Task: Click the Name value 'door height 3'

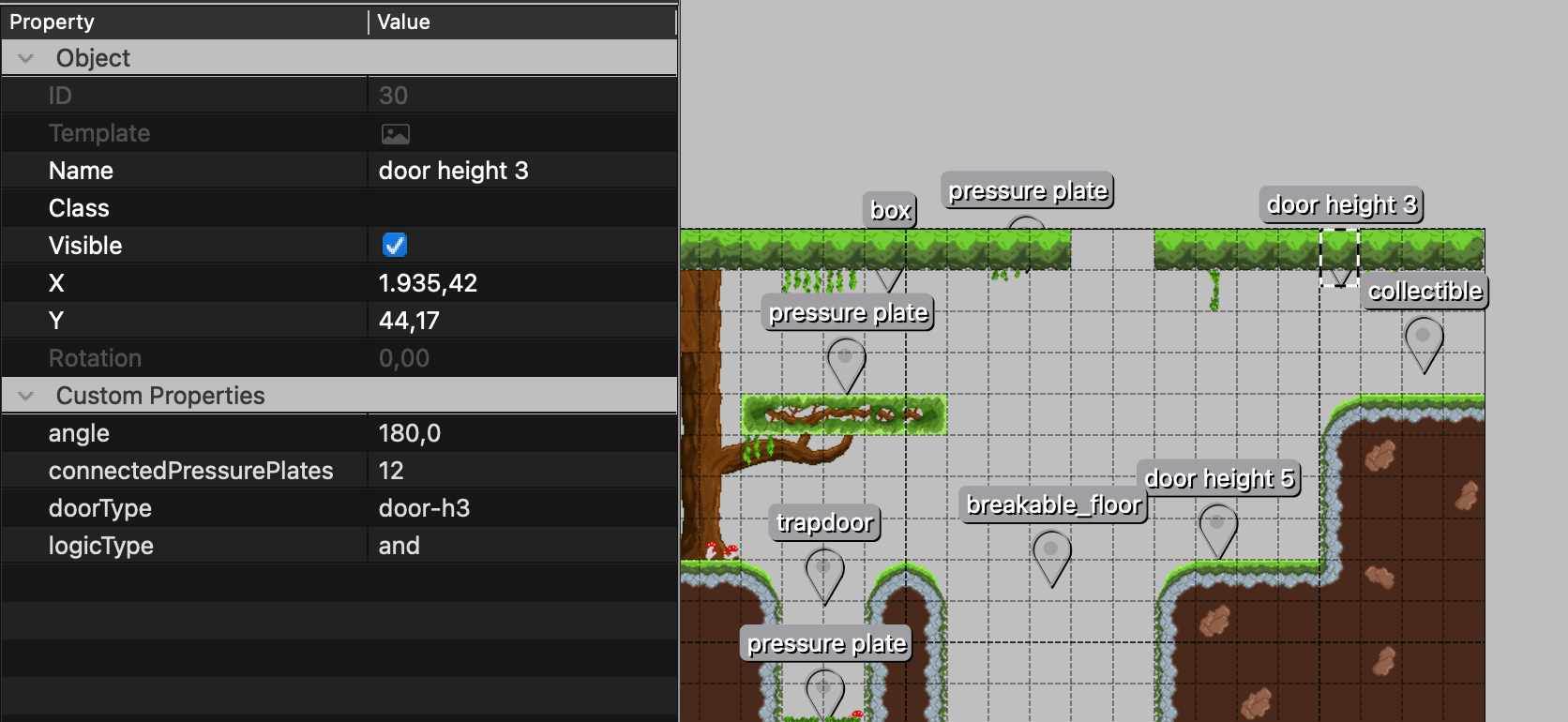Action: click(x=453, y=170)
